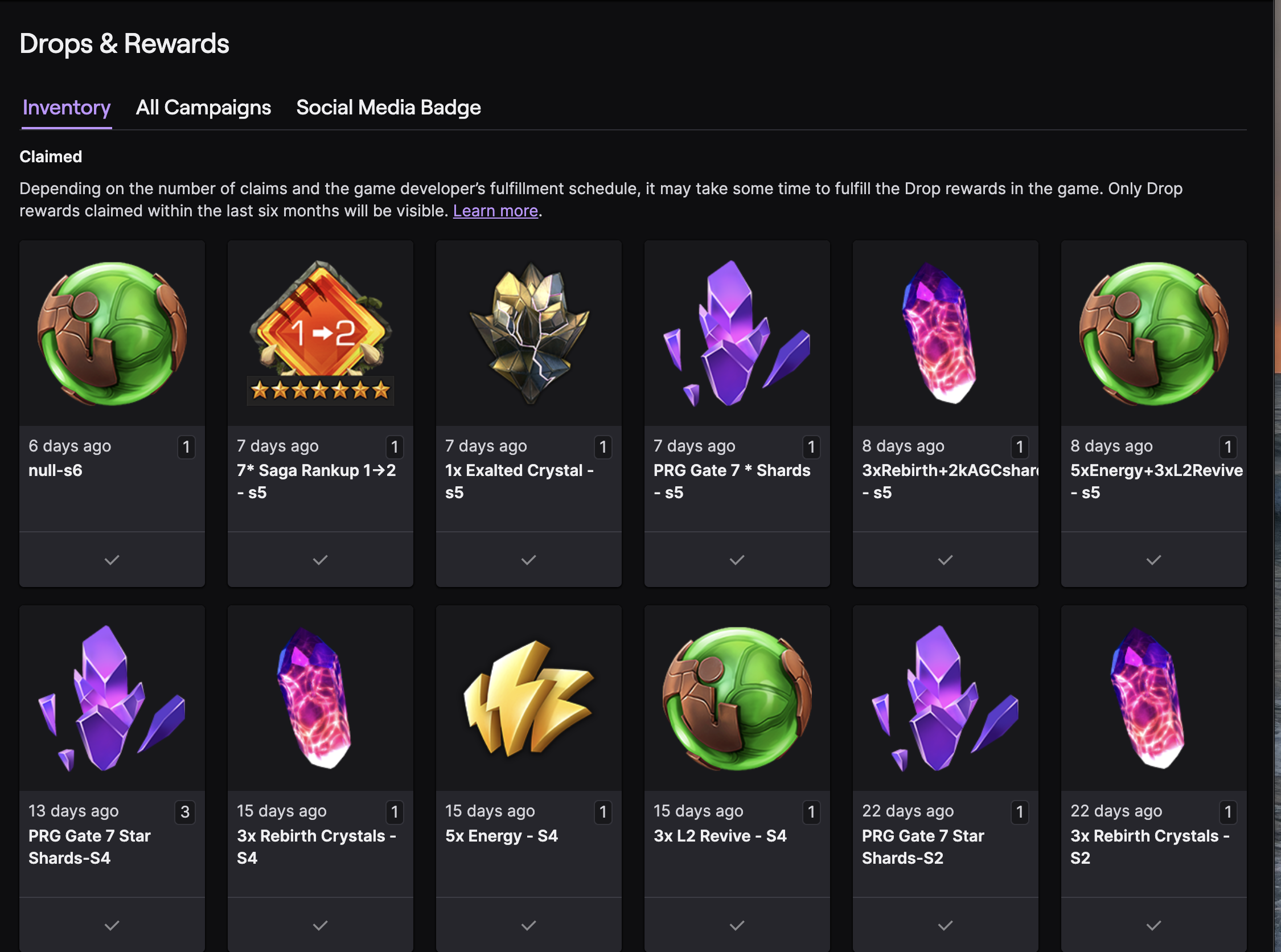Click the checkmark under null-s6 reward
This screenshot has height=952, width=1281.
tap(111, 559)
